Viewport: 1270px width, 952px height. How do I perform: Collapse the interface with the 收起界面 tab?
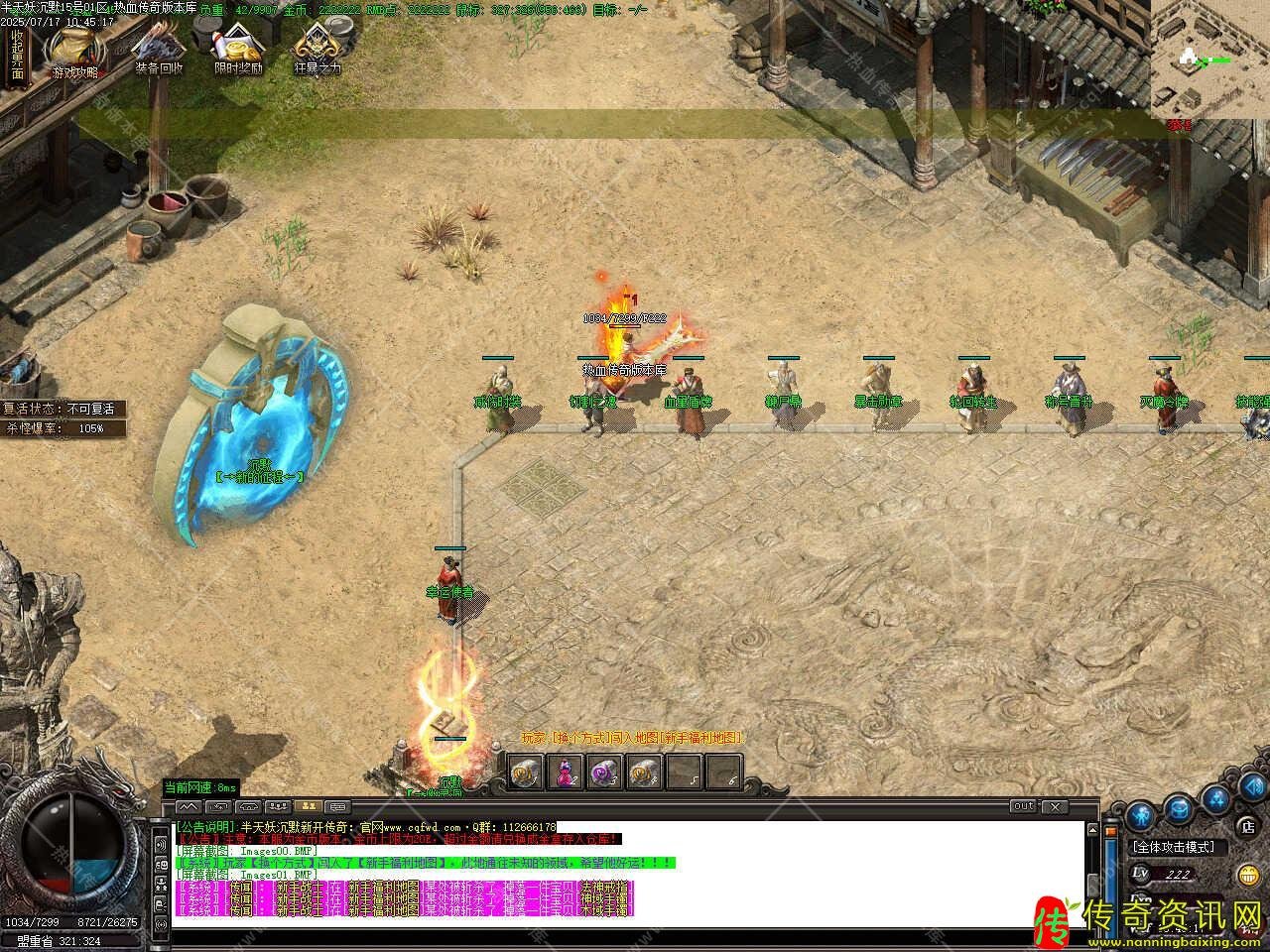17,55
